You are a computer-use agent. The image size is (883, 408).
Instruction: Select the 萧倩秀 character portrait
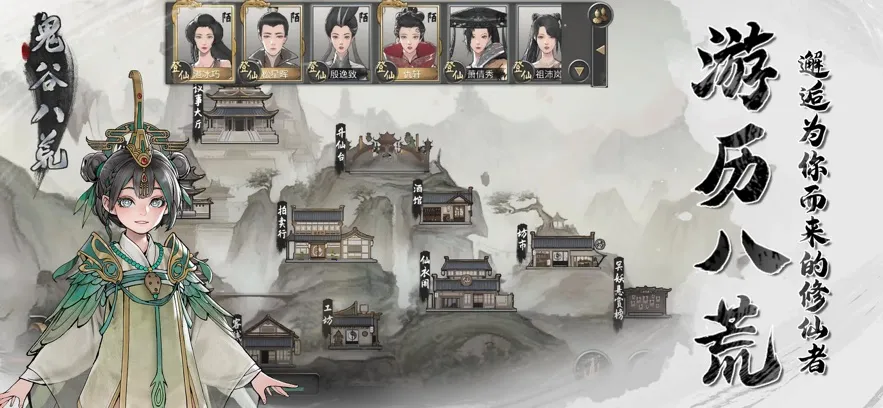(x=478, y=40)
